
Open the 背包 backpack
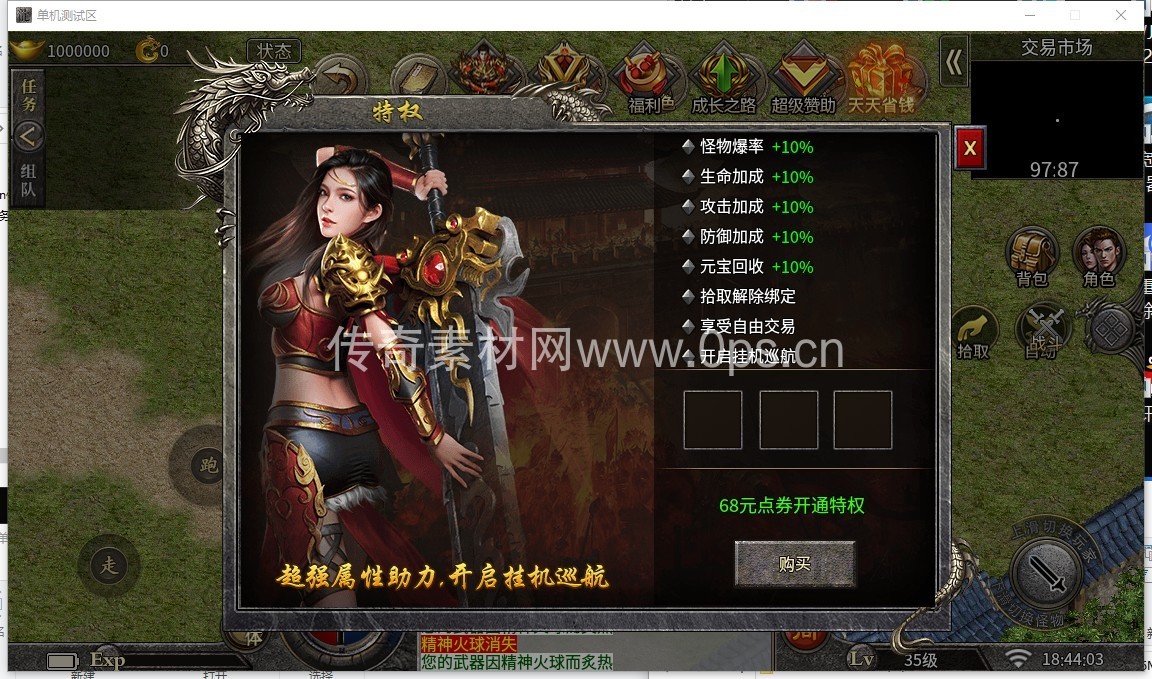(1032, 256)
